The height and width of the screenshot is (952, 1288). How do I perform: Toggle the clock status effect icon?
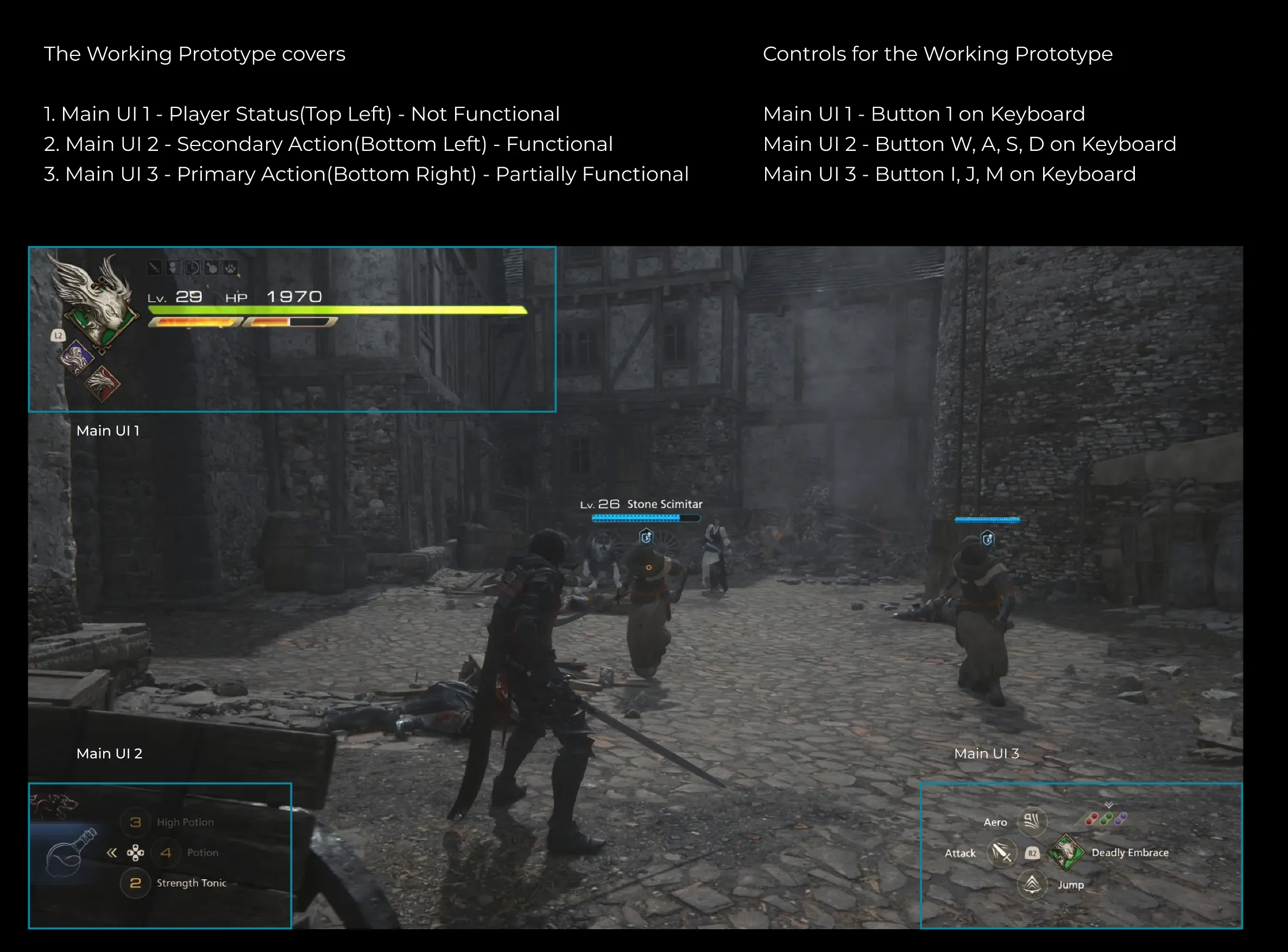[193, 268]
